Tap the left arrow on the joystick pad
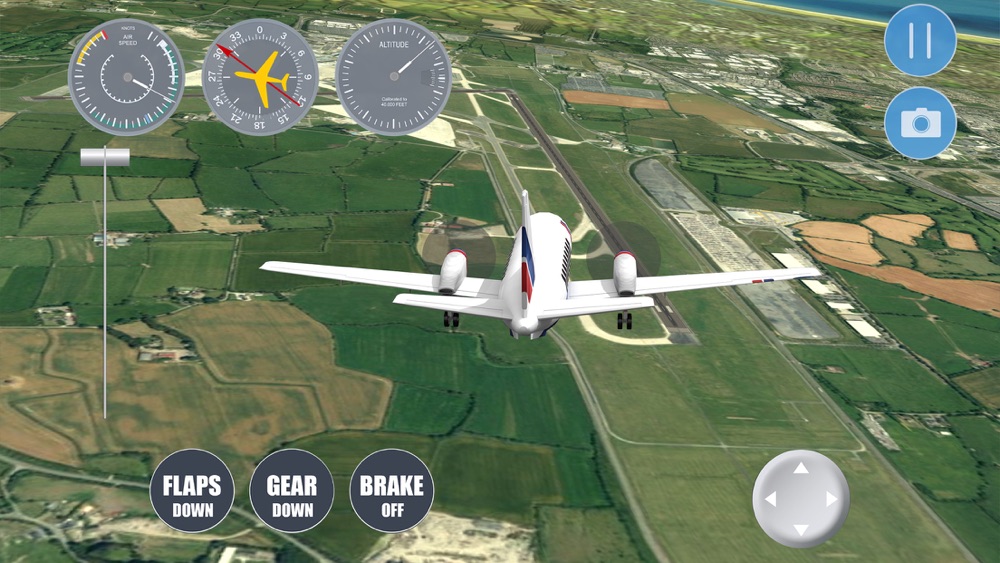This screenshot has width=1000, height=563. point(769,499)
